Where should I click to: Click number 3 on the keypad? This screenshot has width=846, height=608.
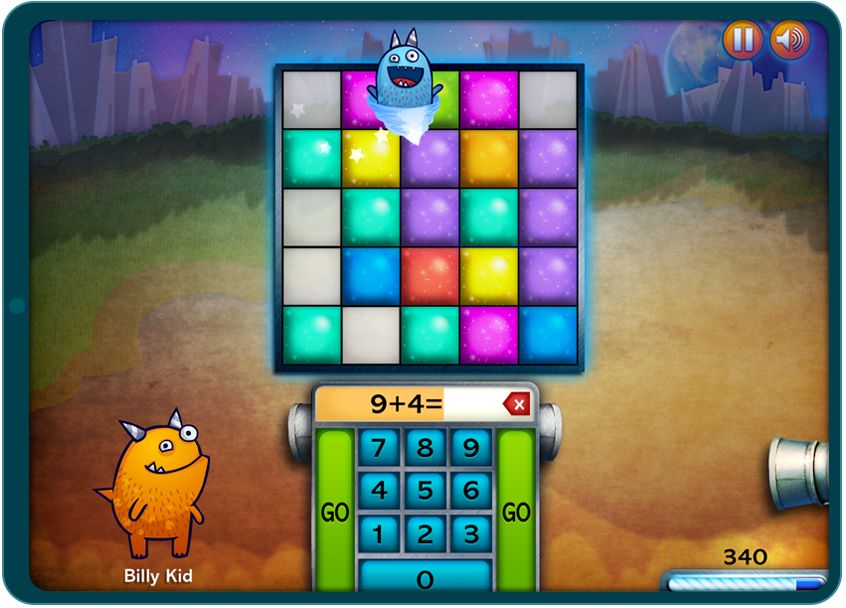pos(471,533)
